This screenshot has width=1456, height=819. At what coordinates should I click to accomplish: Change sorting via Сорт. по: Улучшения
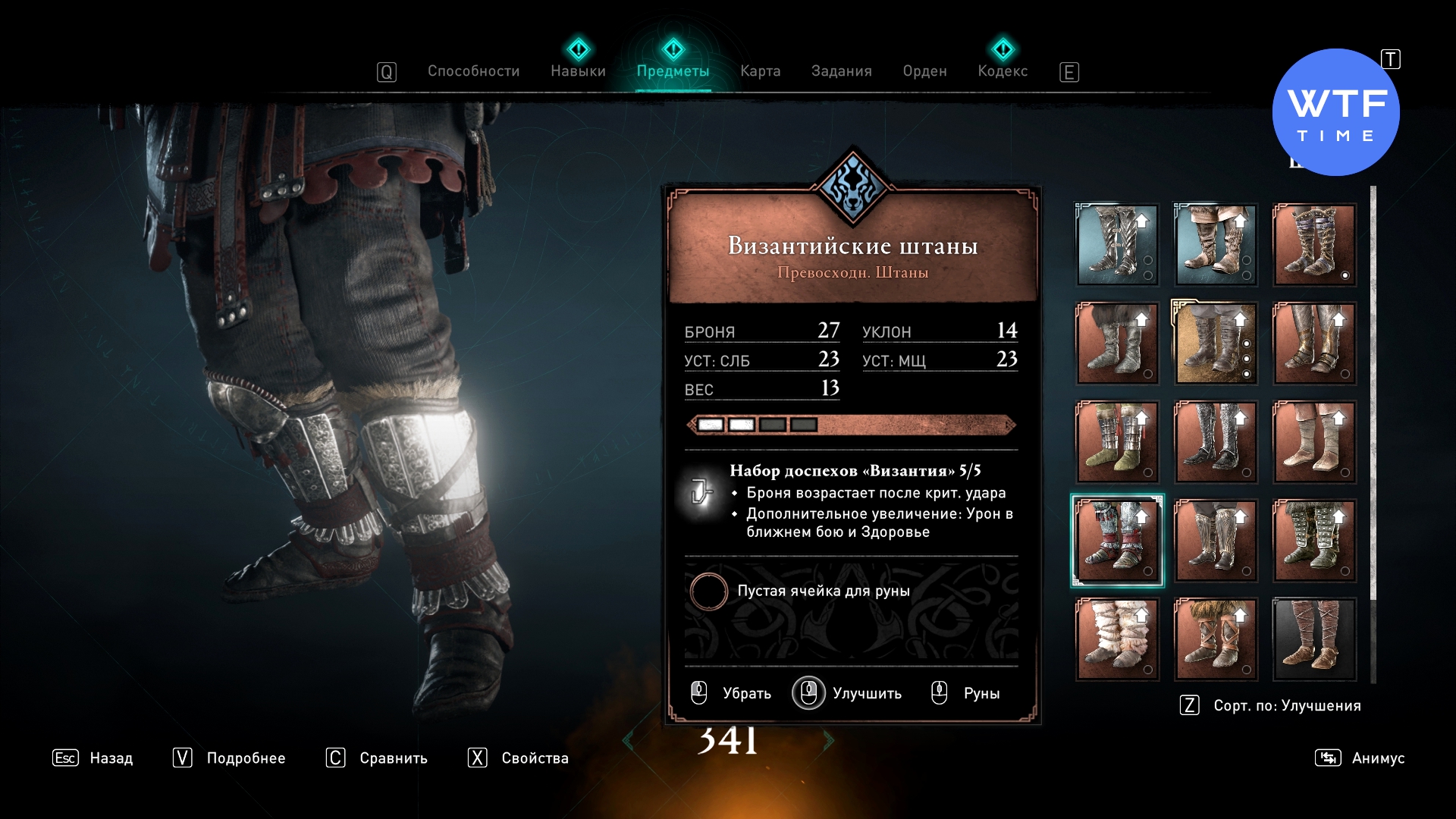tap(1271, 705)
